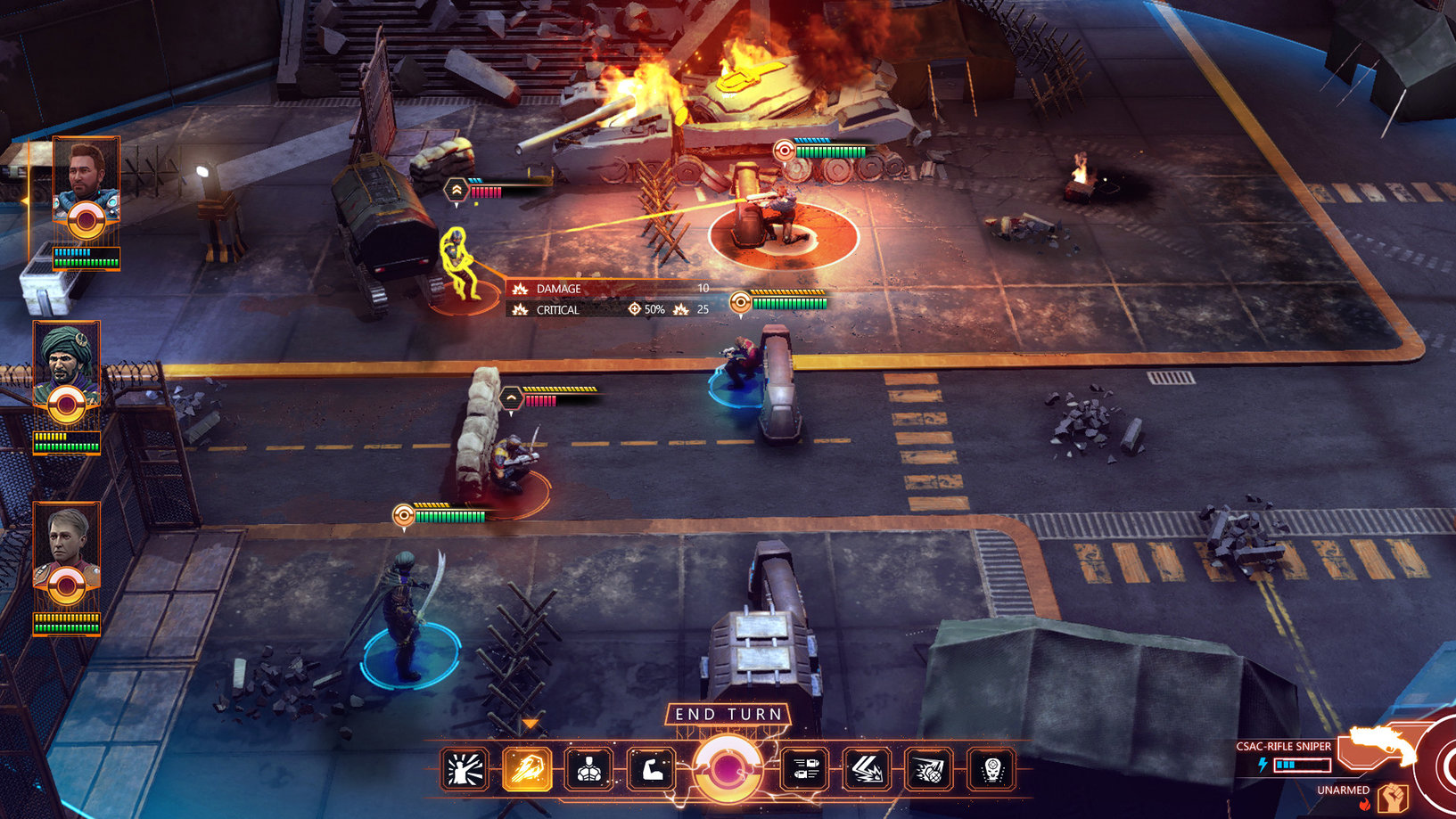The height and width of the screenshot is (819, 1456).
Task: Click the chevron badge on the sandbag enemy bar
Action: 512,398
